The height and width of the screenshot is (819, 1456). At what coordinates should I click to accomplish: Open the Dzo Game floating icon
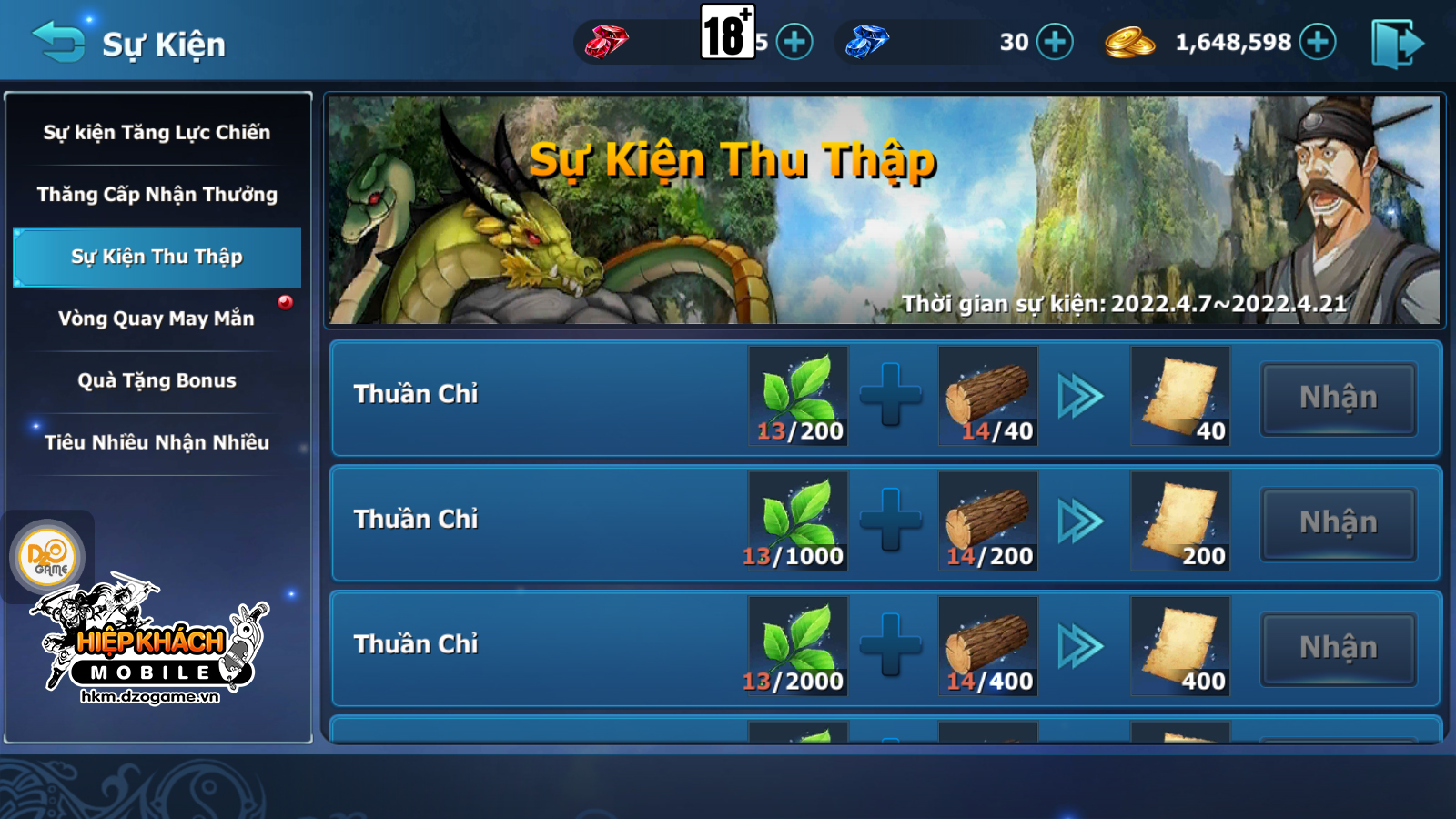(47, 556)
